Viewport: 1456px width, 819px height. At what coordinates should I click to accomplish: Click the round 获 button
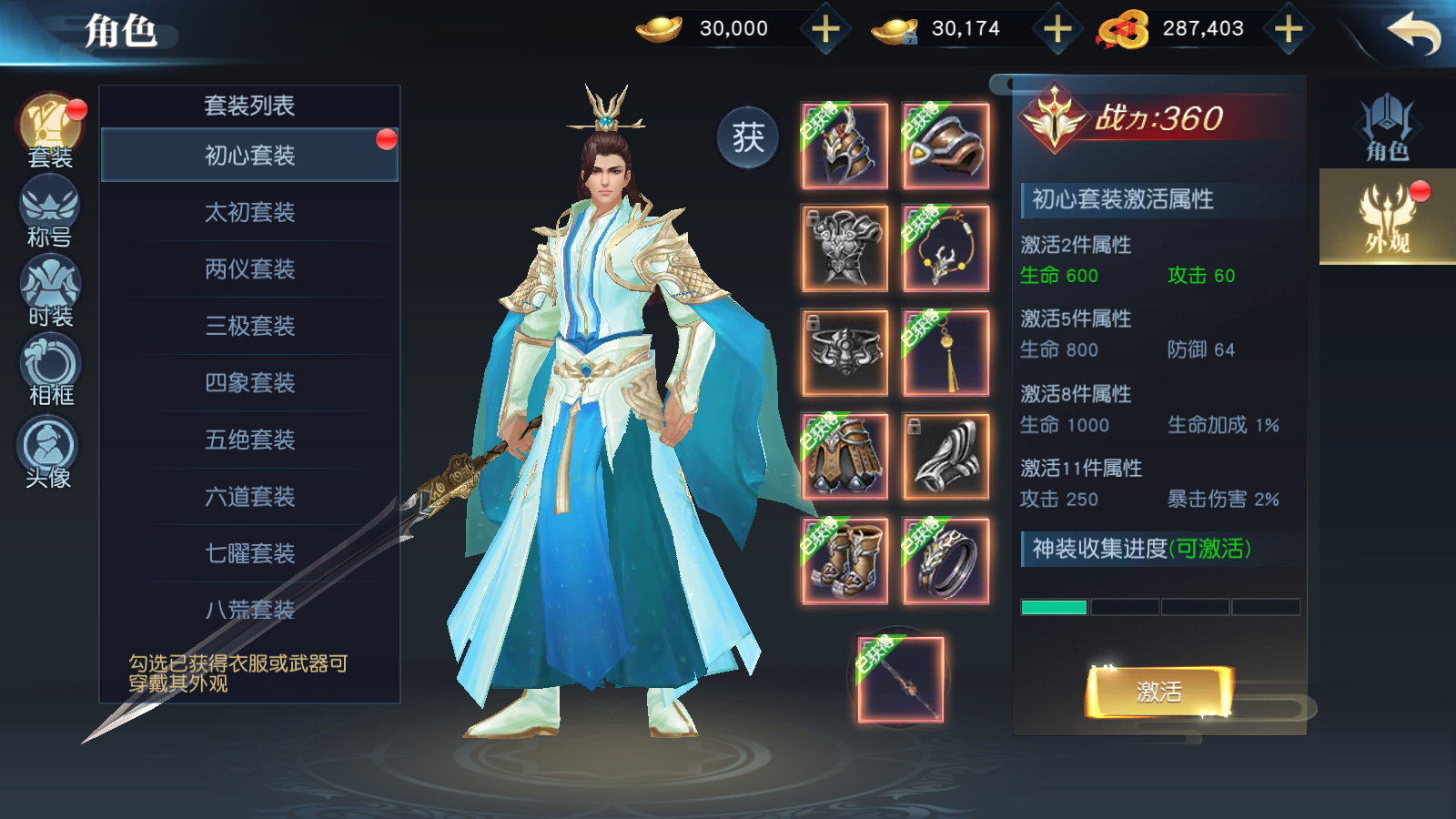click(x=748, y=138)
